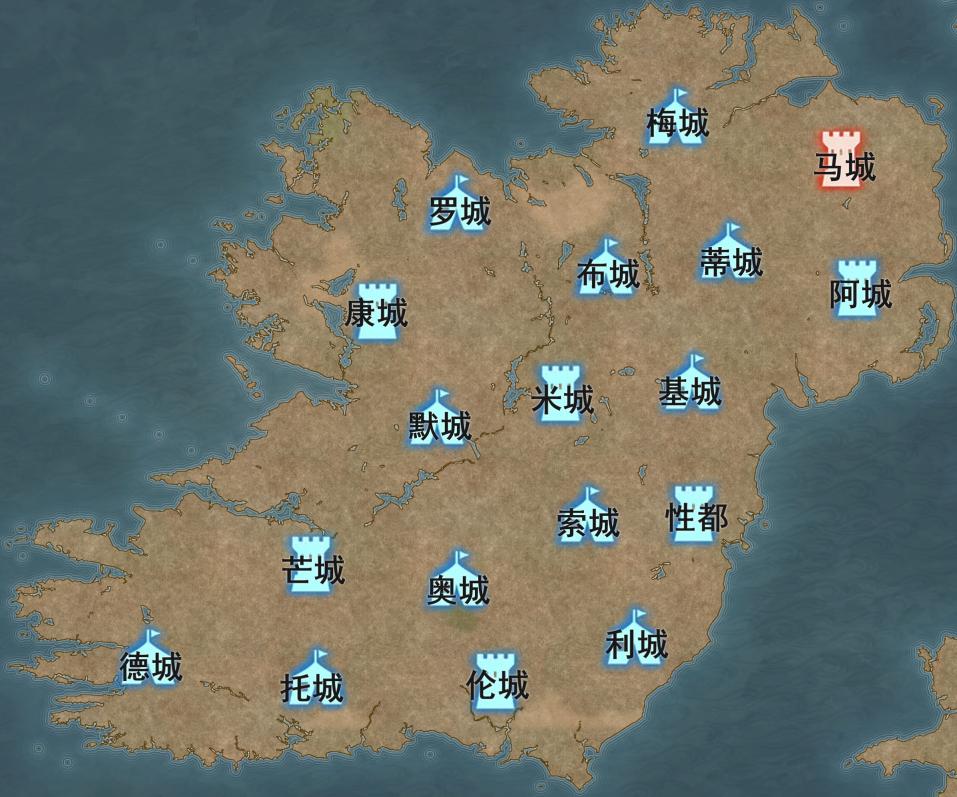Choose the 康城 castle marker
This screenshot has width=957, height=797.
pos(377,311)
